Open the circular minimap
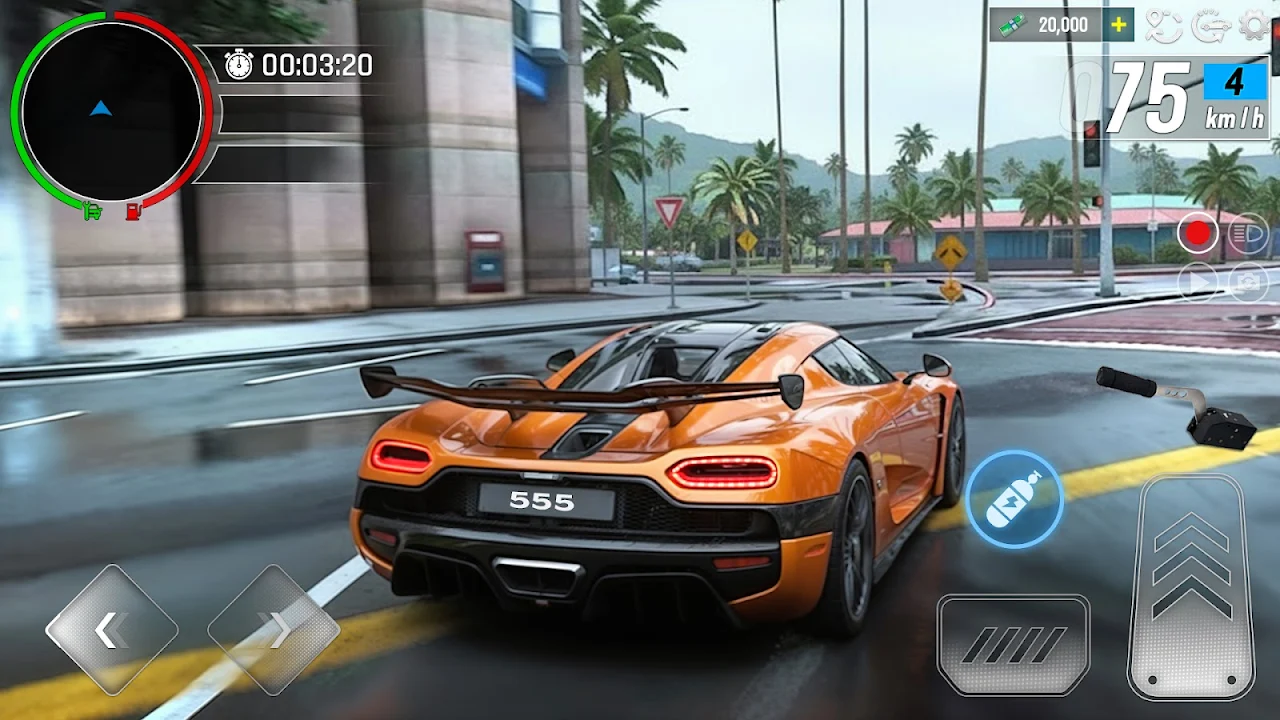The image size is (1280, 720). coord(110,110)
